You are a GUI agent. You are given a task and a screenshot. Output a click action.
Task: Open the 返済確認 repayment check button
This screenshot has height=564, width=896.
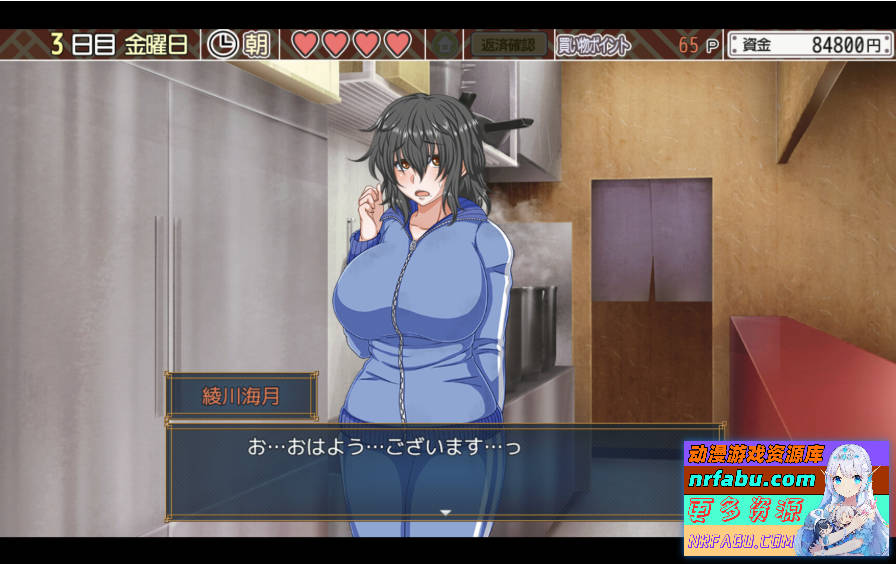pos(509,44)
